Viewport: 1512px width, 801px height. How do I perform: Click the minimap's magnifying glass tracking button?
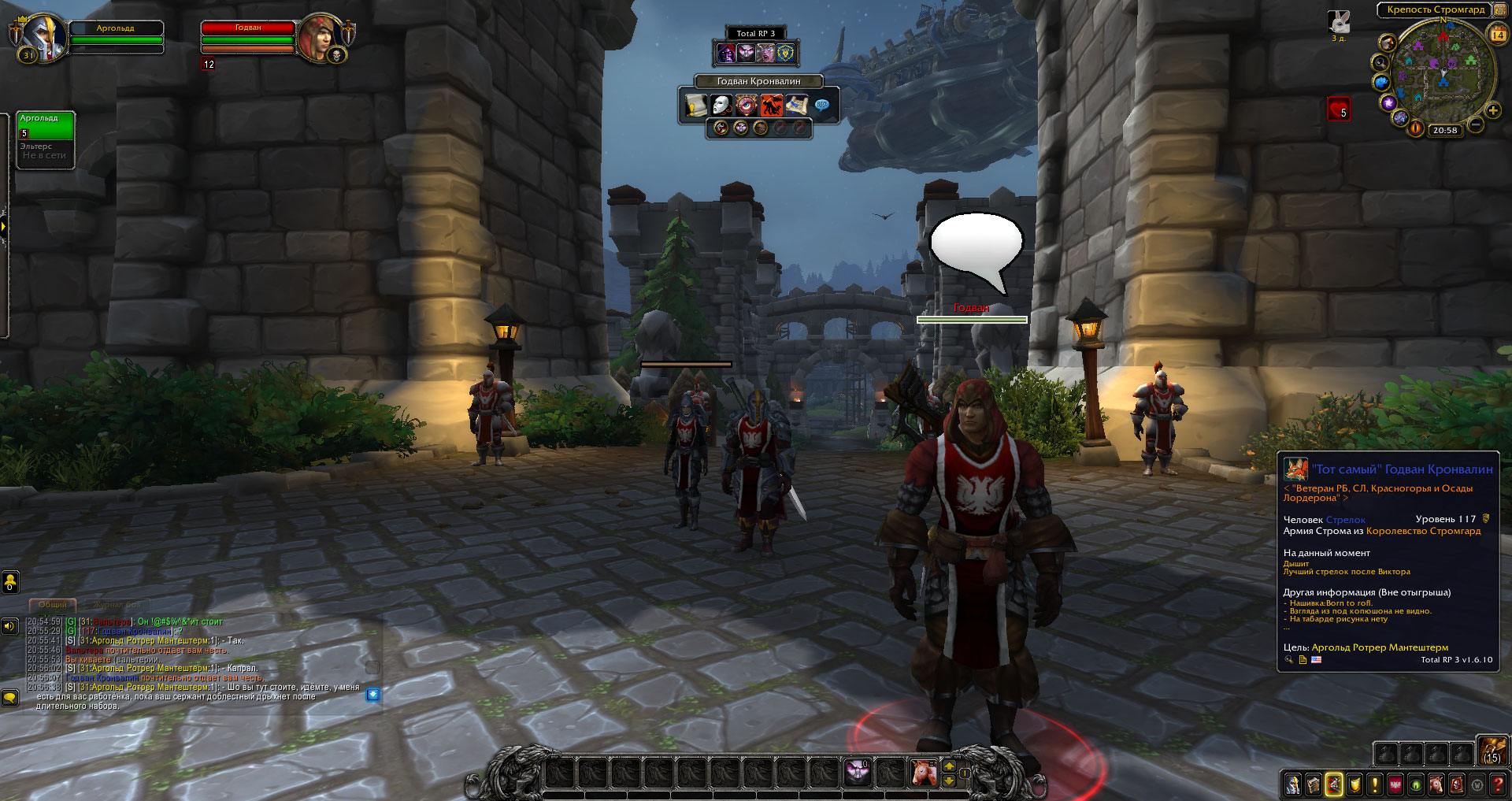(x=1380, y=62)
